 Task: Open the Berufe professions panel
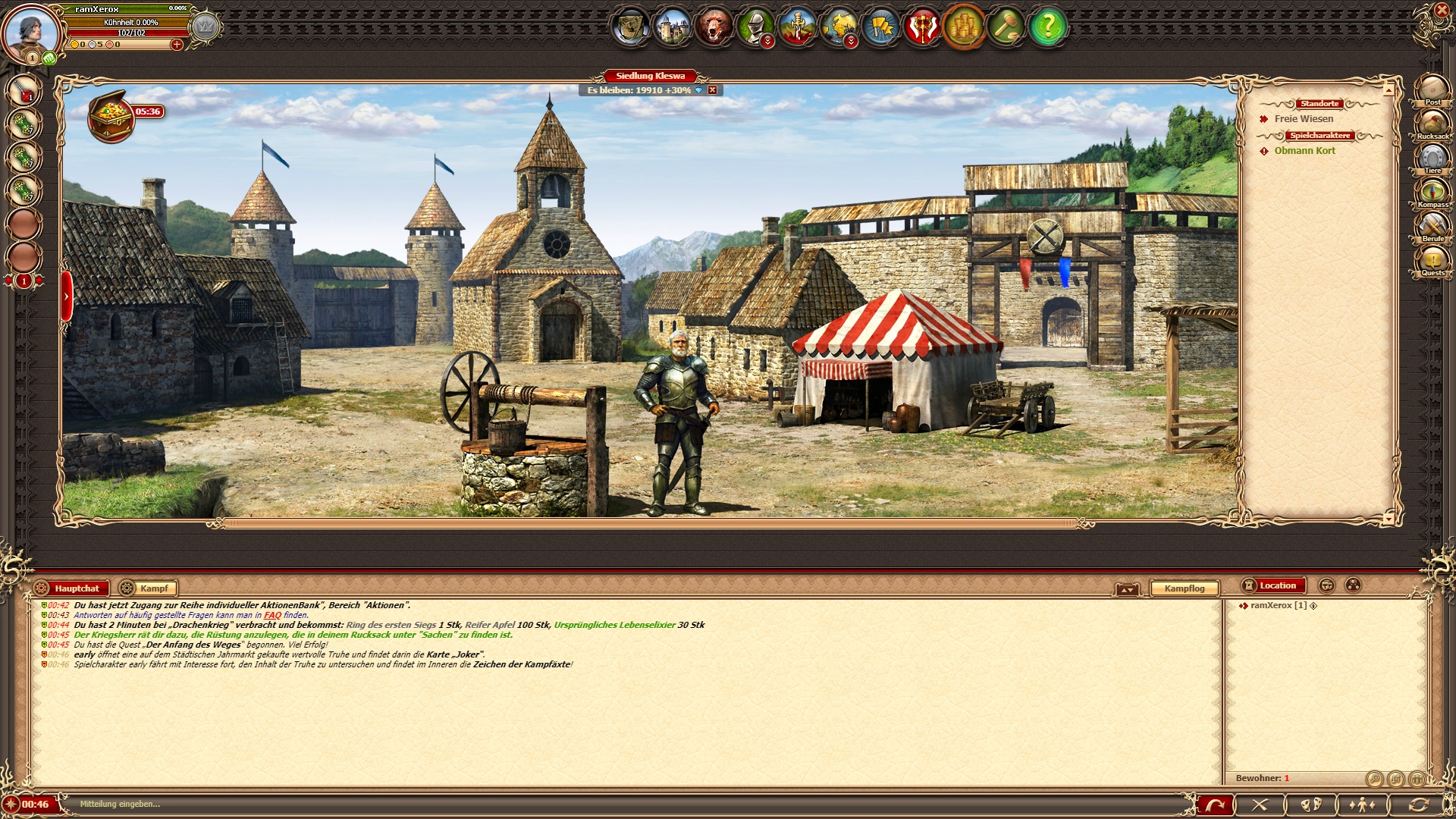pos(1432,227)
